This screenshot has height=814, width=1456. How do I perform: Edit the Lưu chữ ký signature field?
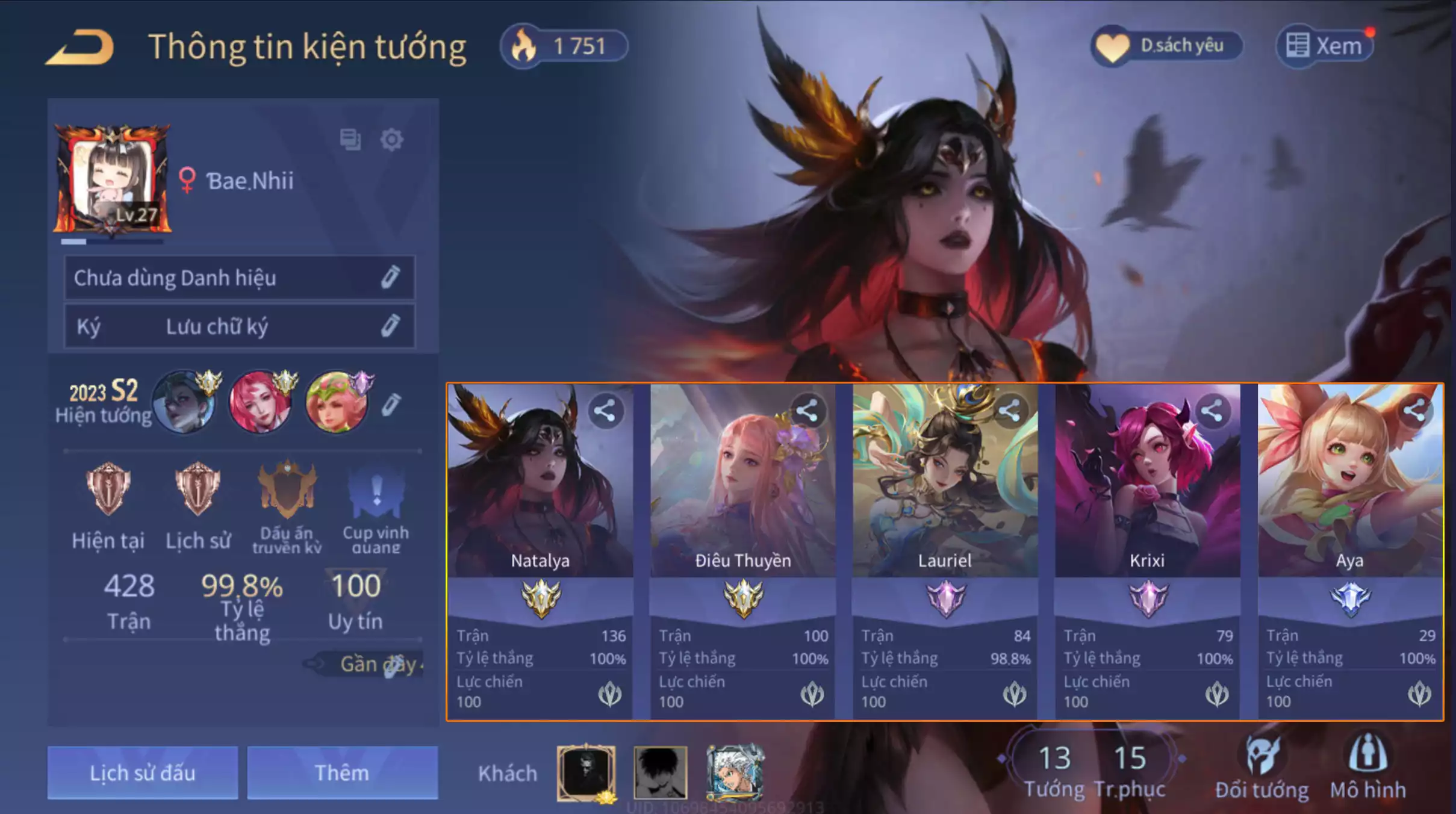390,326
